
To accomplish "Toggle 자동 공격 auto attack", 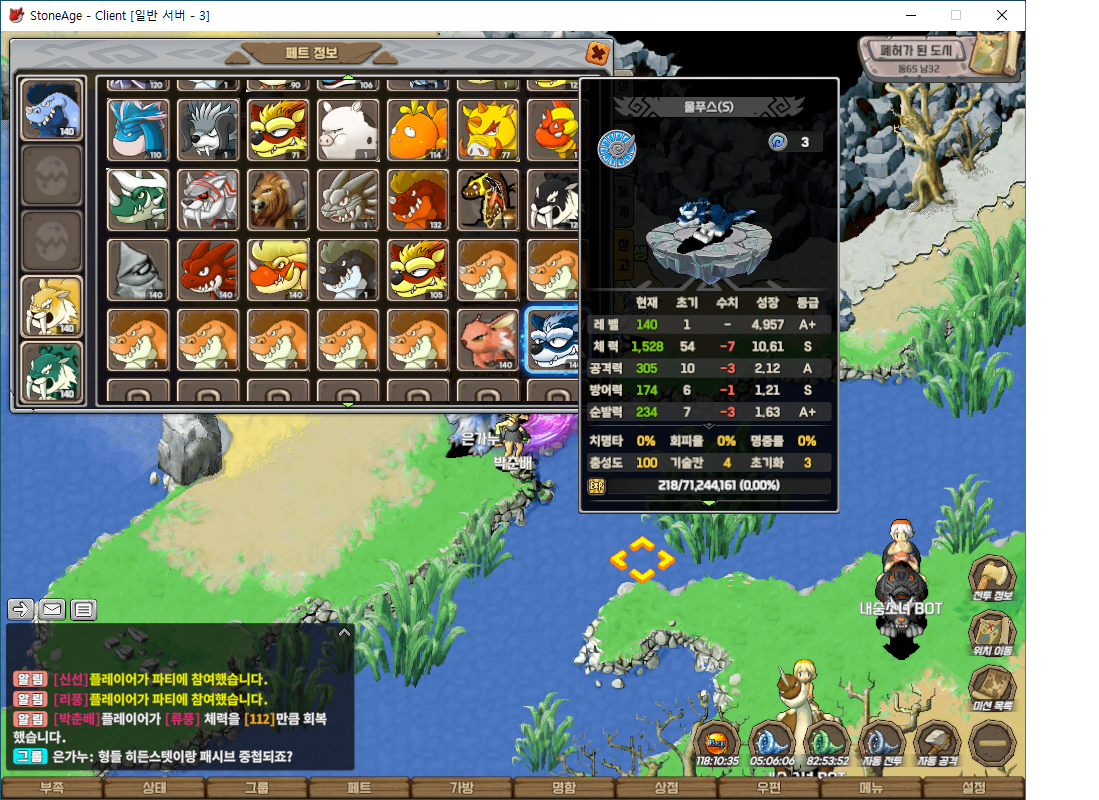I will [937, 745].
